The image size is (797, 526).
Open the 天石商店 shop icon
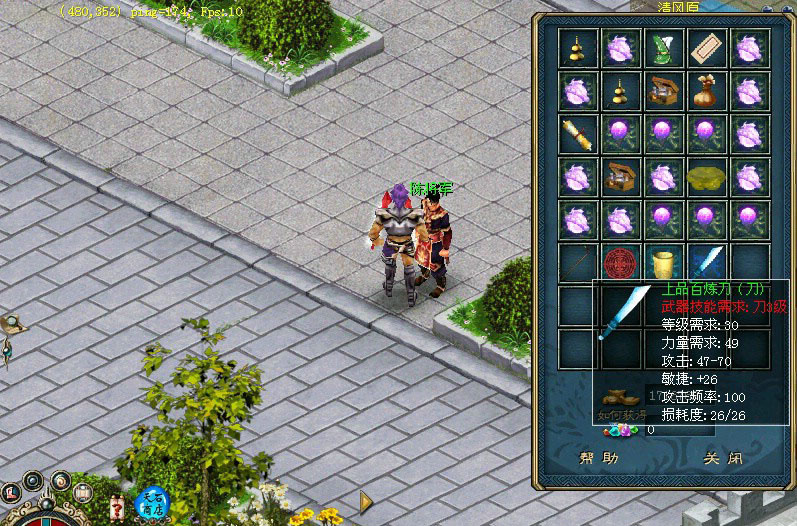(x=153, y=502)
